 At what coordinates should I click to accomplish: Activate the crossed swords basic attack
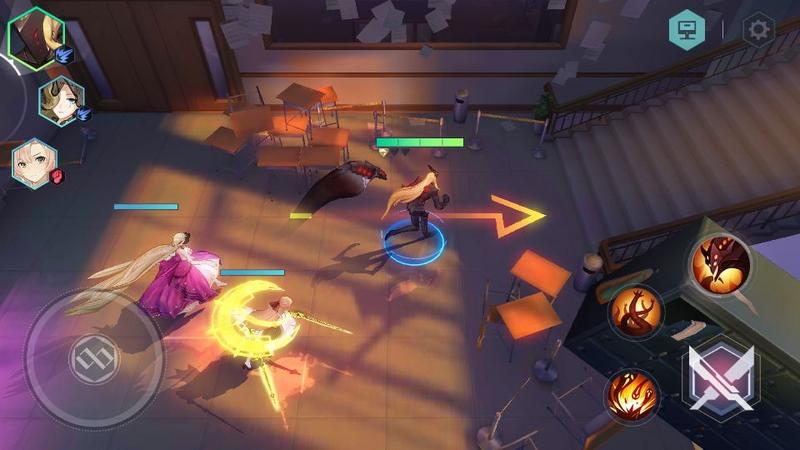pyautogui.click(x=720, y=378)
